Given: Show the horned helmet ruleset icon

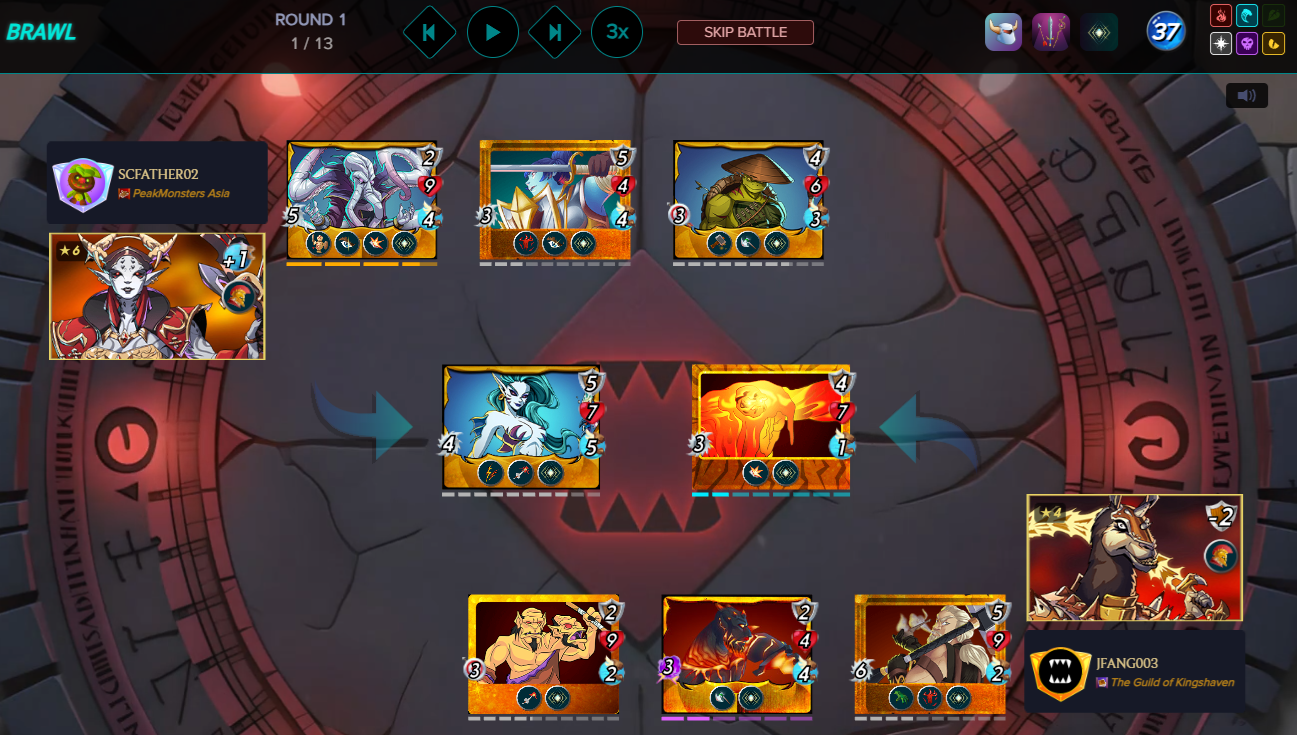Looking at the screenshot, I should 1003,32.
